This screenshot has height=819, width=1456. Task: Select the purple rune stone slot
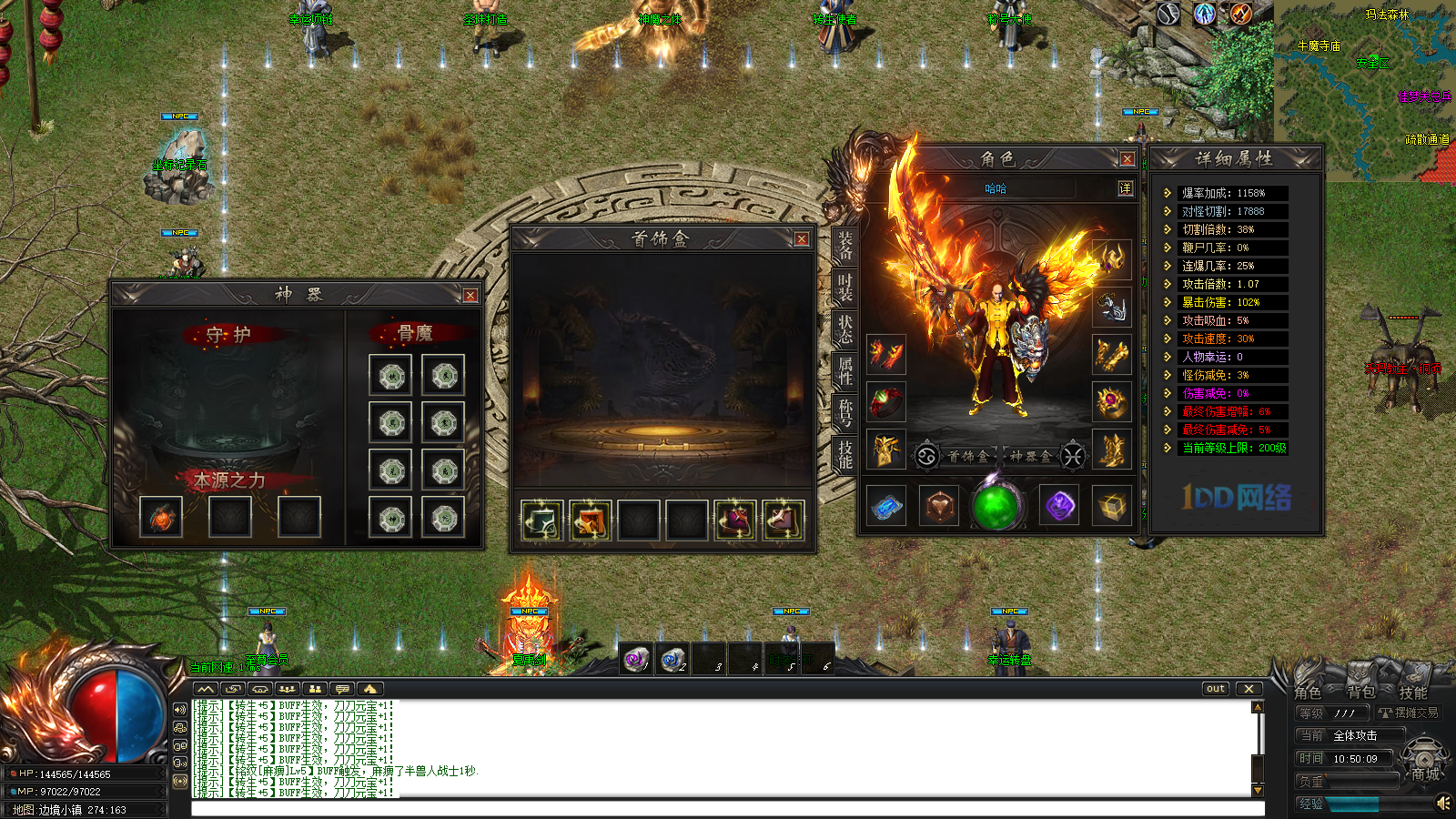click(x=1059, y=507)
